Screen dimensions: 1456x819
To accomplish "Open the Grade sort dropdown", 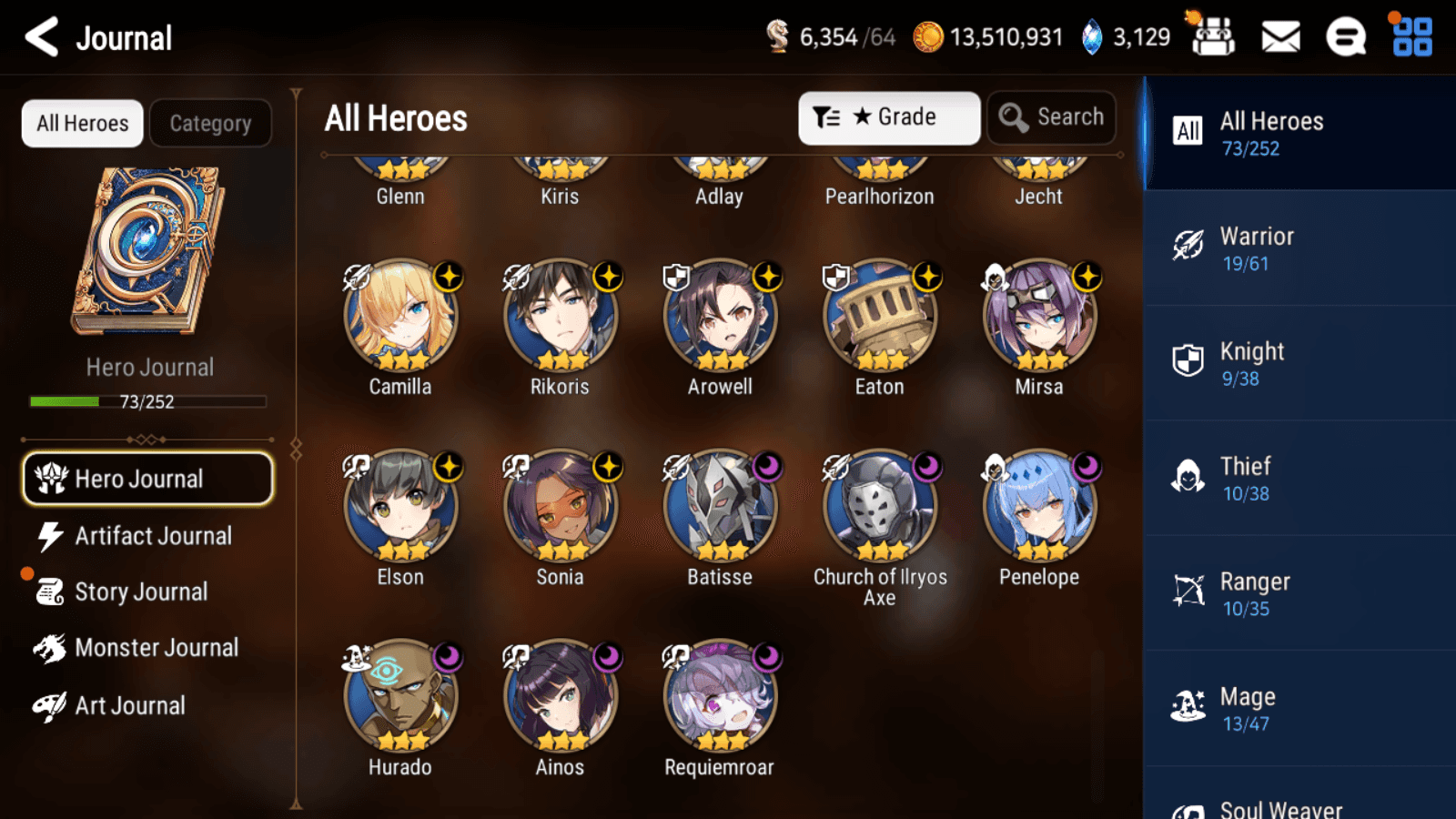I will tap(888, 117).
